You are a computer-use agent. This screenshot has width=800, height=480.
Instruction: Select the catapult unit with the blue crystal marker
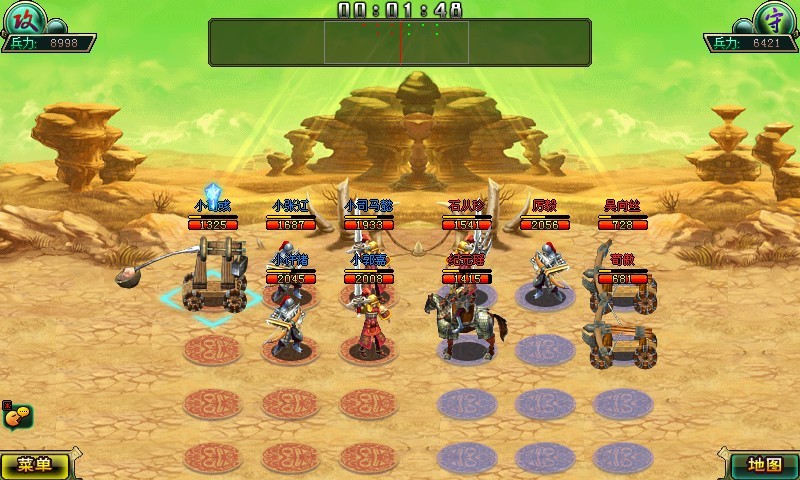click(214, 276)
